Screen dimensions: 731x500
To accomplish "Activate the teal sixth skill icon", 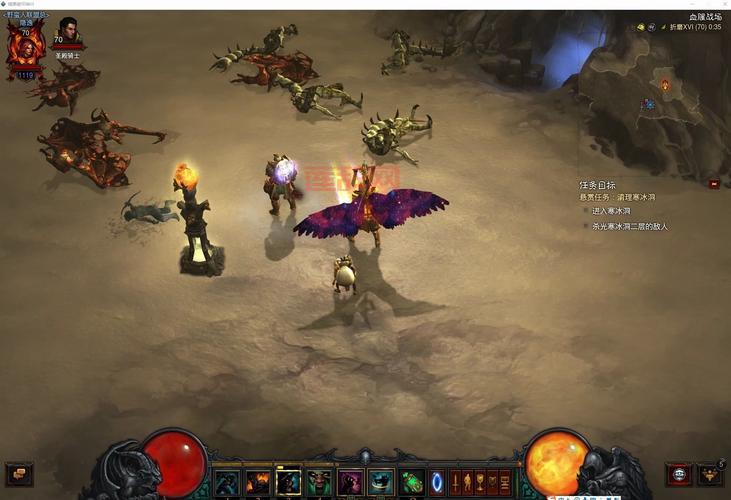I will pyautogui.click(x=380, y=482).
